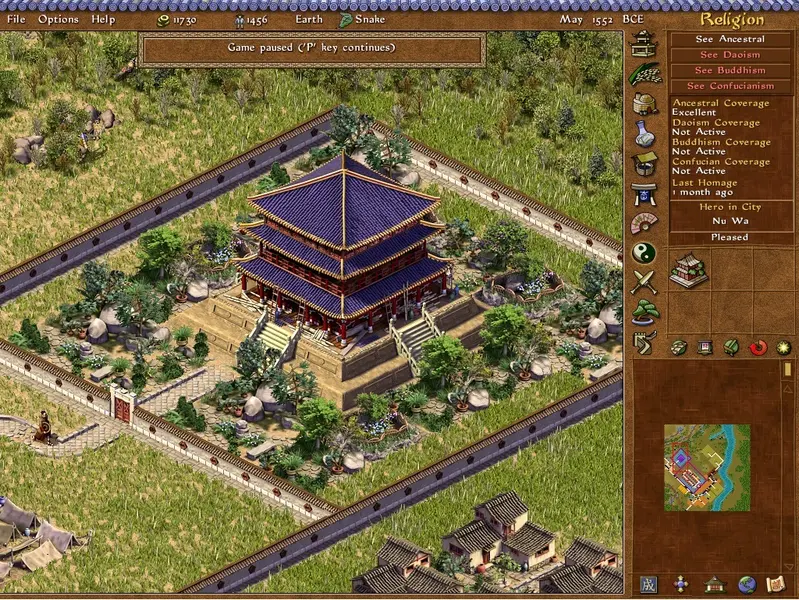Select the crossed swords military category
The image size is (799, 600).
coord(644,282)
